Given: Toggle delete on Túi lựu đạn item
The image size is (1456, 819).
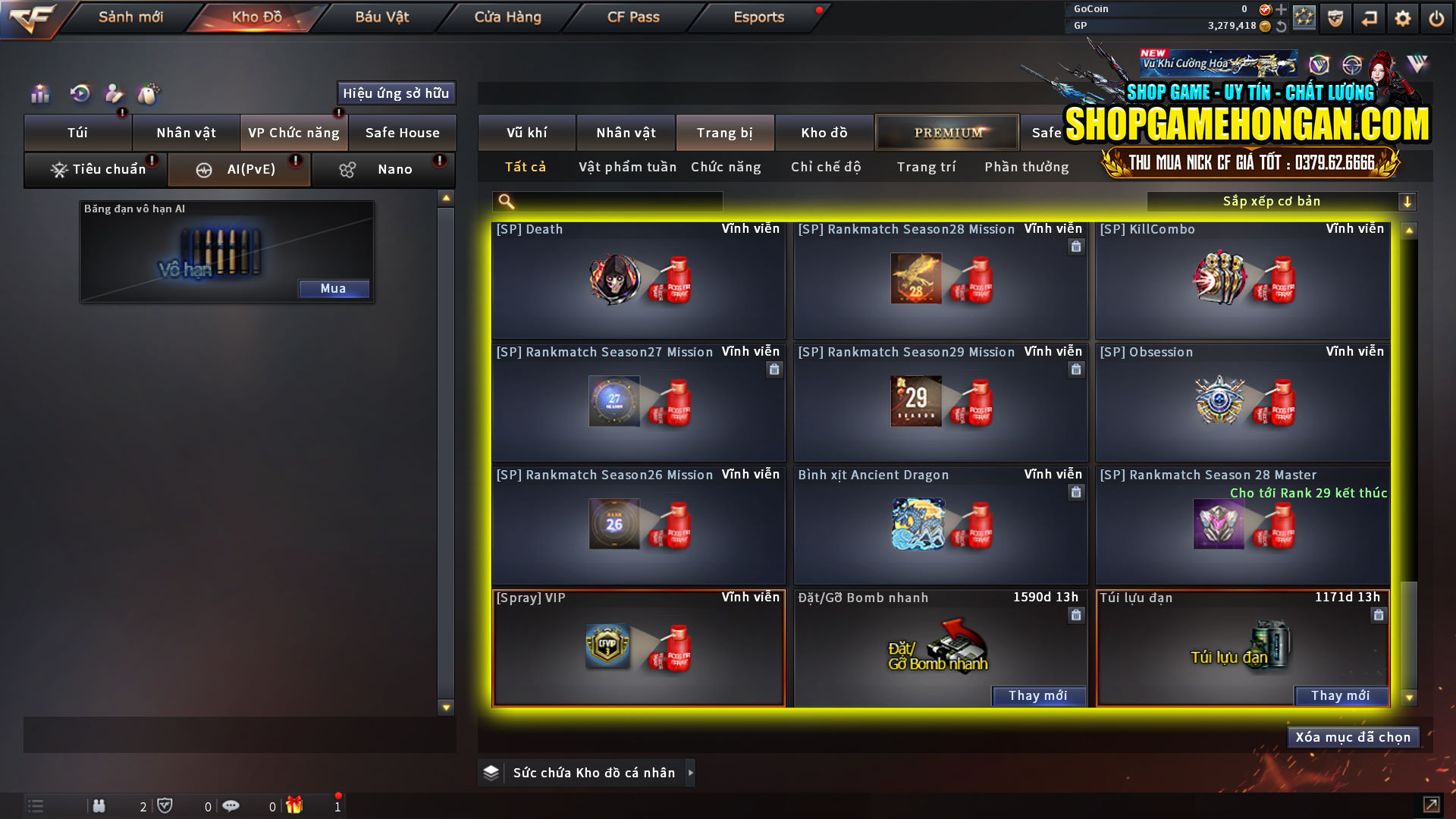Looking at the screenshot, I should 1378,615.
